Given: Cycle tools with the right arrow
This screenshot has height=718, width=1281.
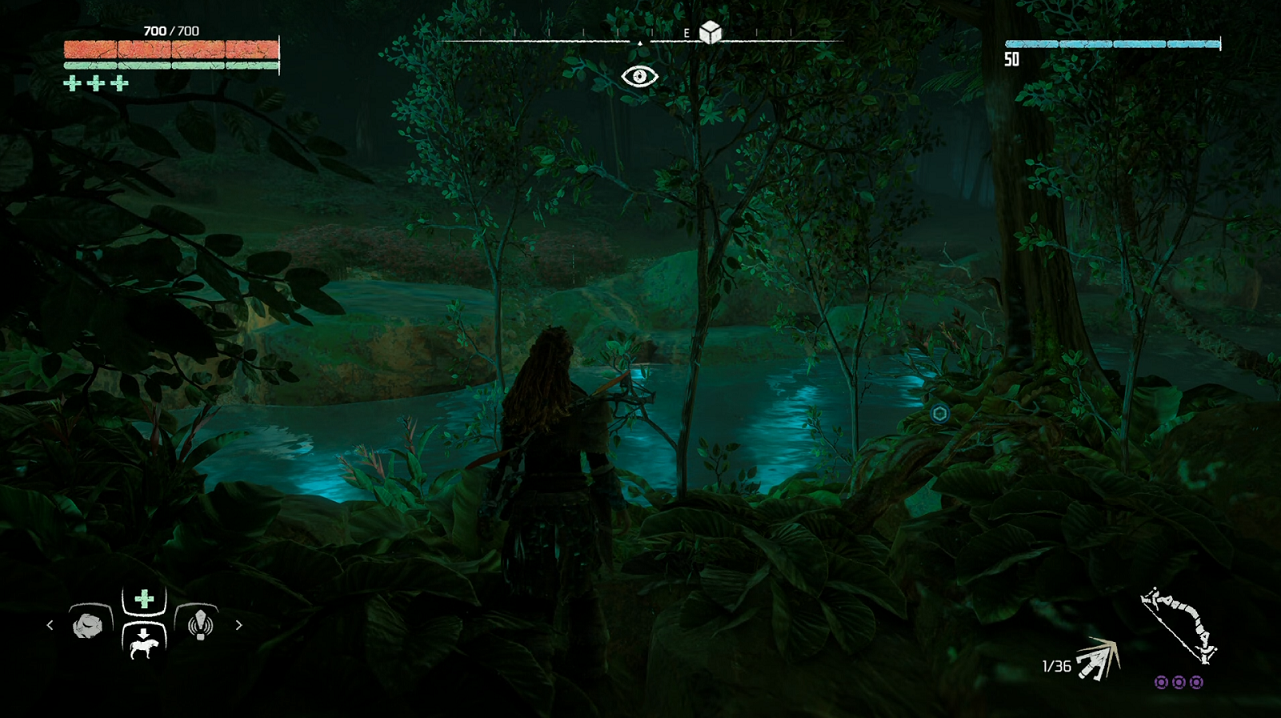Looking at the screenshot, I should coord(239,625).
